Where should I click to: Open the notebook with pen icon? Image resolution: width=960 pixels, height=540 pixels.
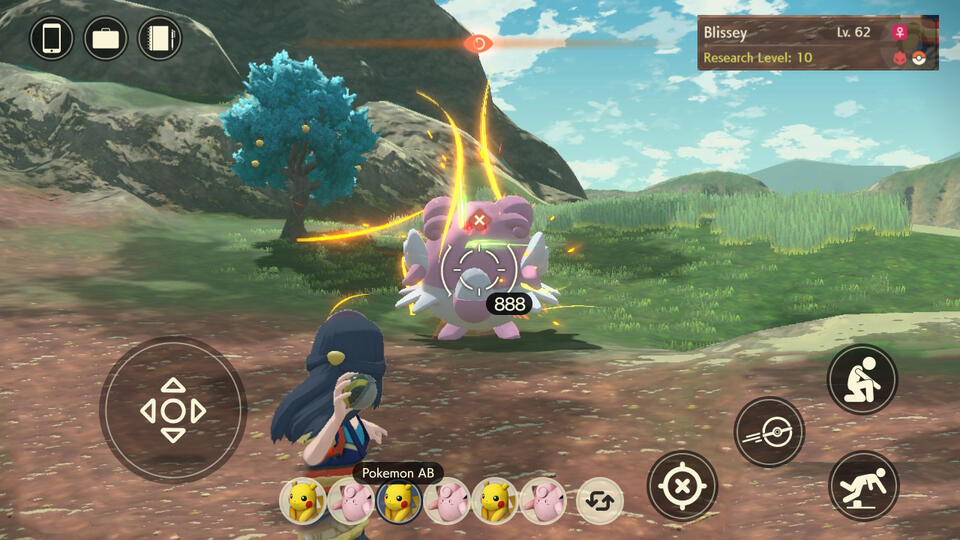click(160, 39)
